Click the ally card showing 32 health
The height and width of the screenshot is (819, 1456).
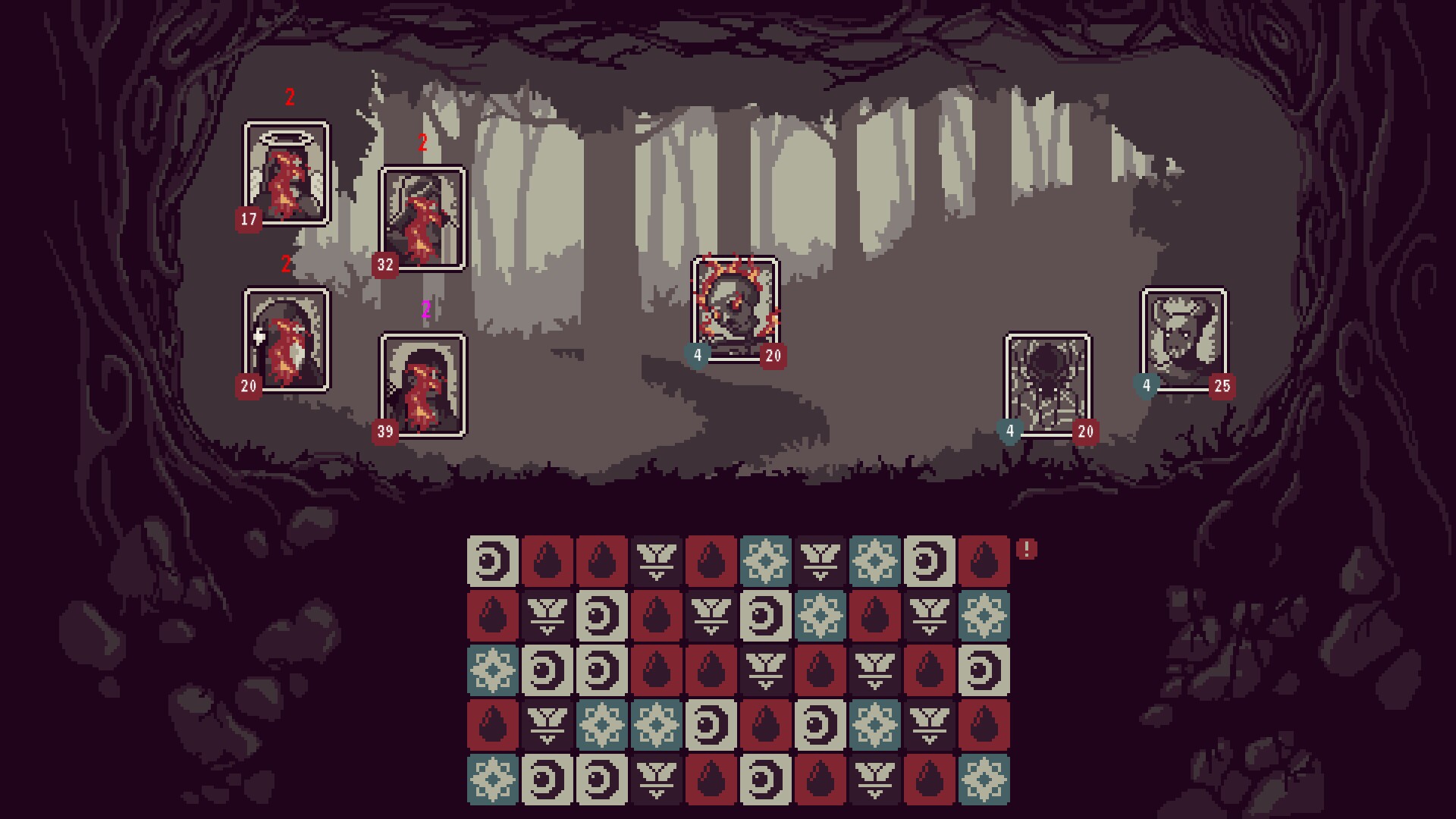tap(423, 220)
